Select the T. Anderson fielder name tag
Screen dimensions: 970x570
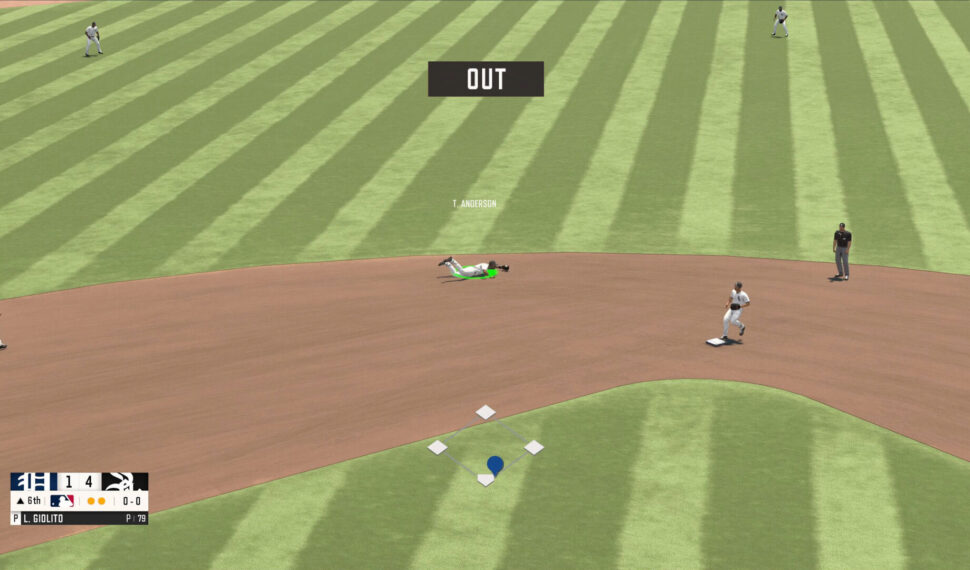click(474, 204)
